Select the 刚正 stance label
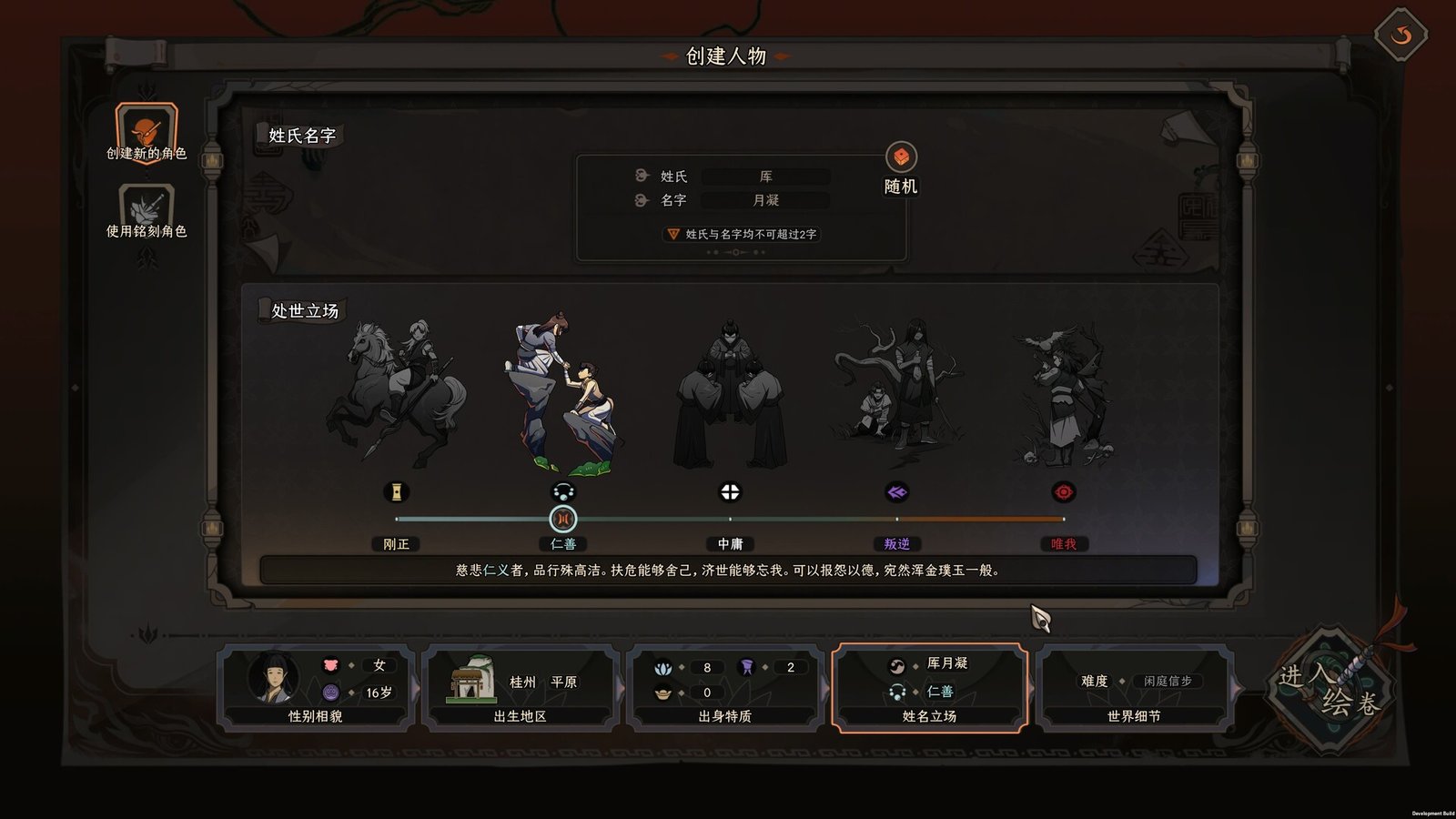1456x819 pixels. coord(398,544)
